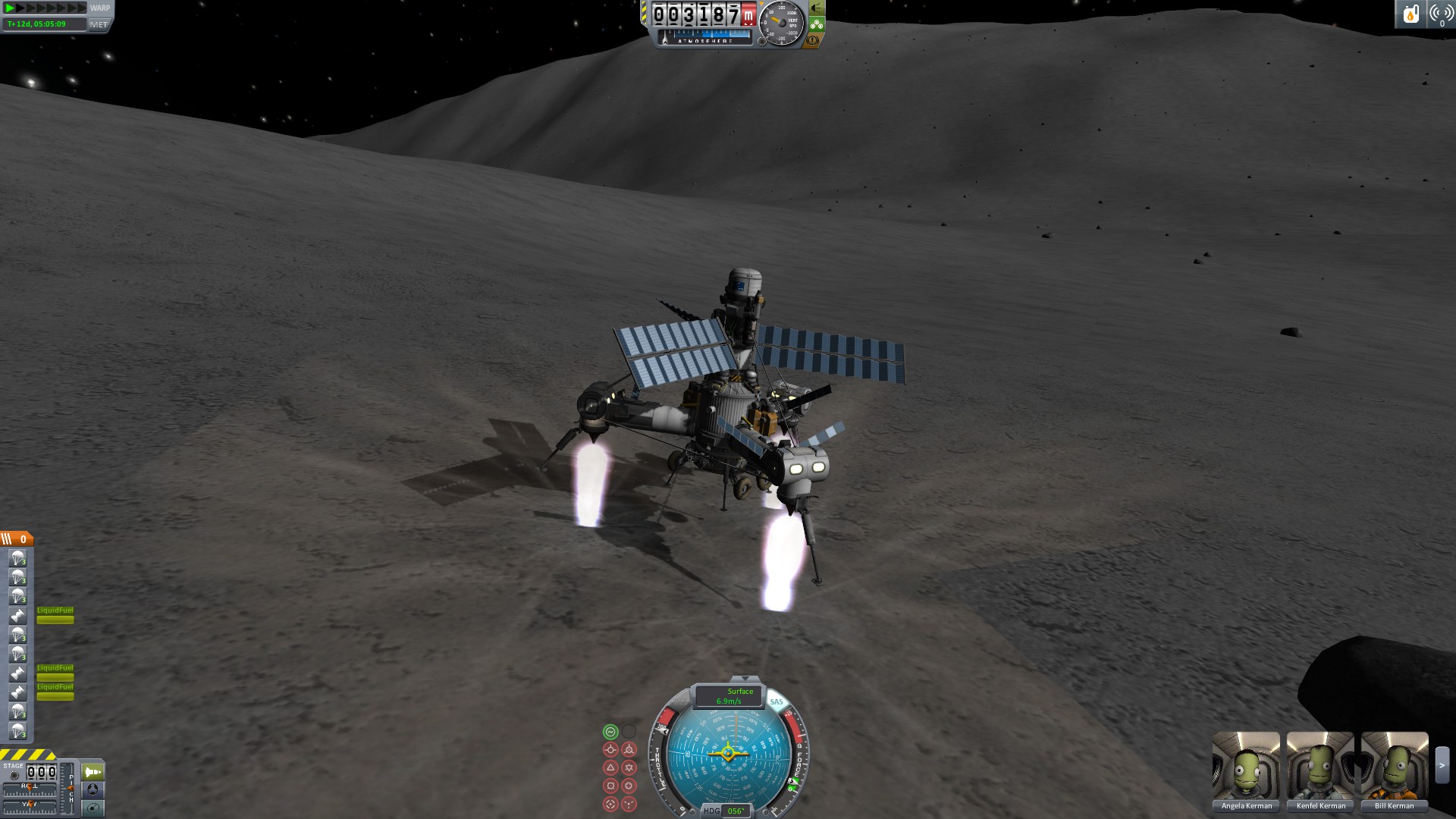Collapse the navball with the arrow tab
Screen dimensions: 1456x819
point(745,679)
